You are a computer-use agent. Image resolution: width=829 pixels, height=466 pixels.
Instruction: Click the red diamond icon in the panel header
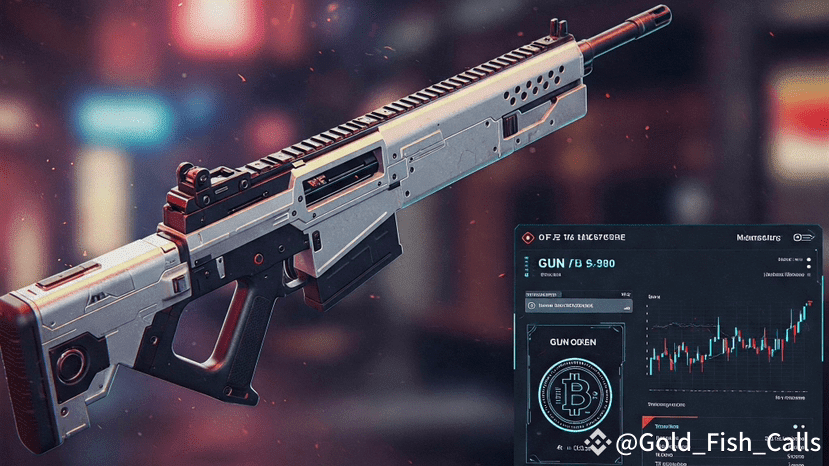click(x=528, y=238)
